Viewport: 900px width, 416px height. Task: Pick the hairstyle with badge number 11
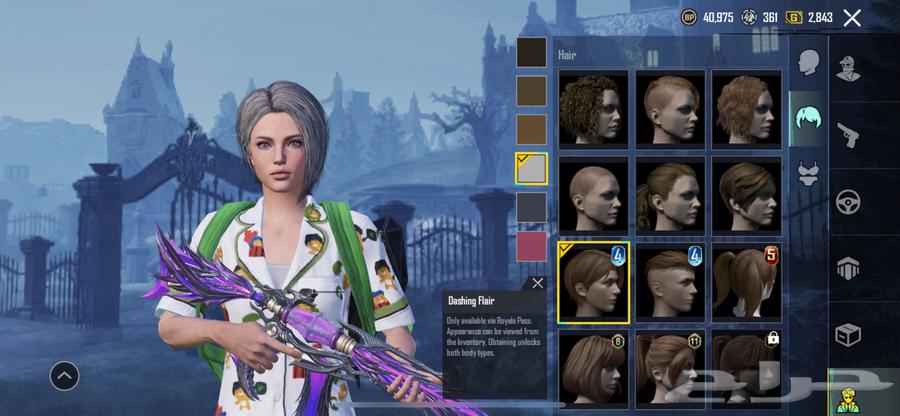tap(670, 368)
